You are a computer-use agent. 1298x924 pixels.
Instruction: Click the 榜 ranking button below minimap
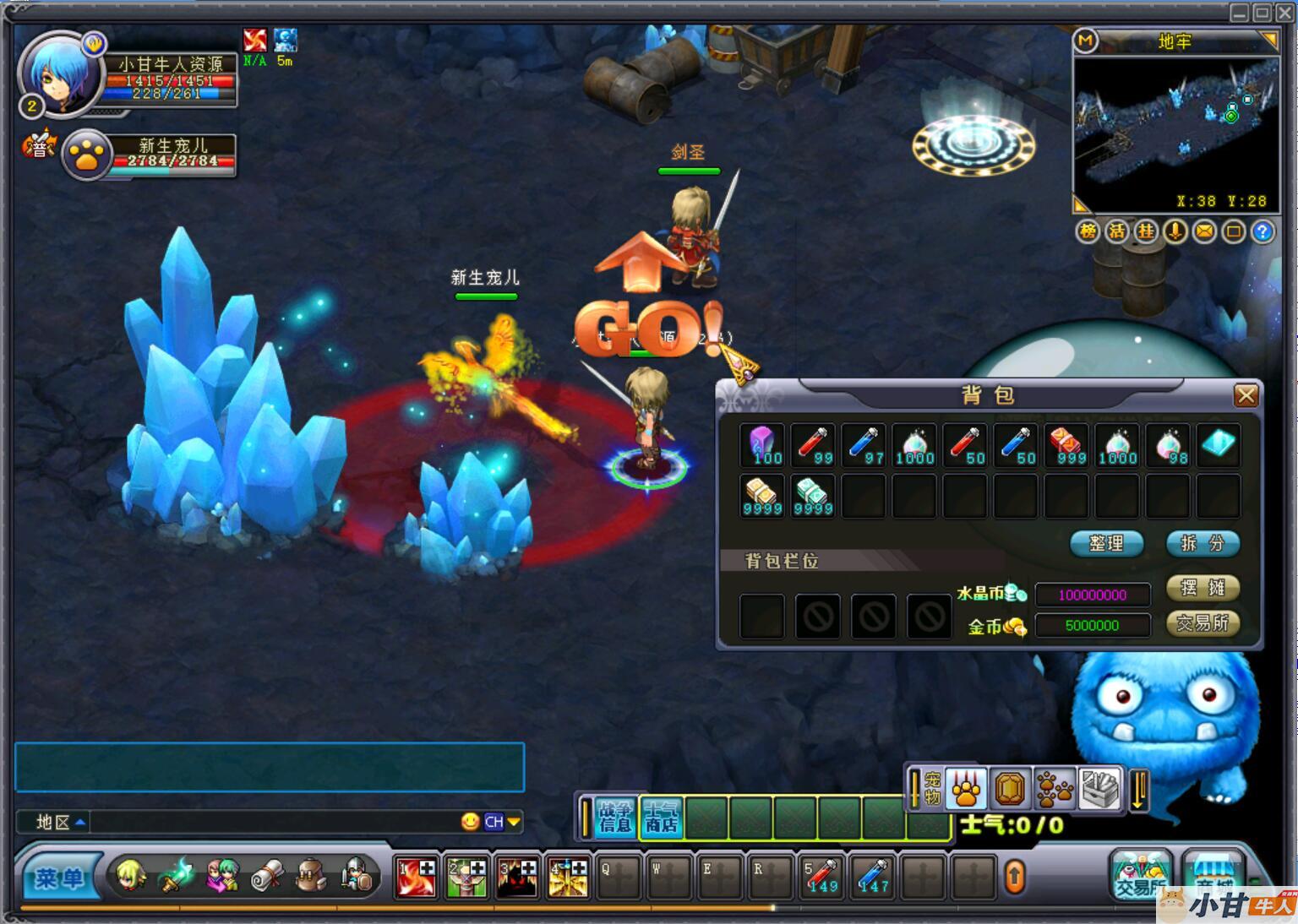click(1088, 231)
